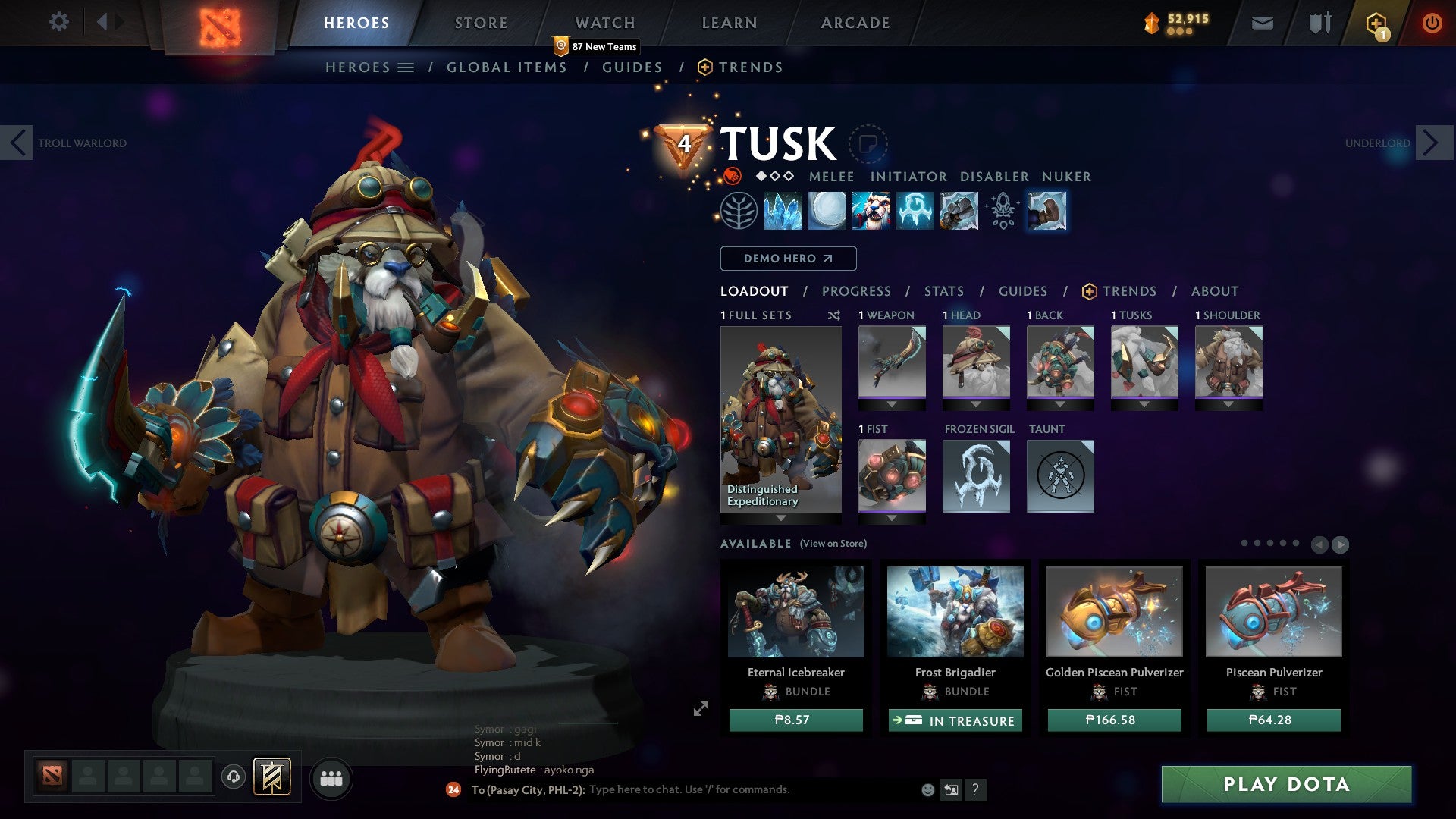Open the party members toggle button

pyautogui.click(x=331, y=778)
